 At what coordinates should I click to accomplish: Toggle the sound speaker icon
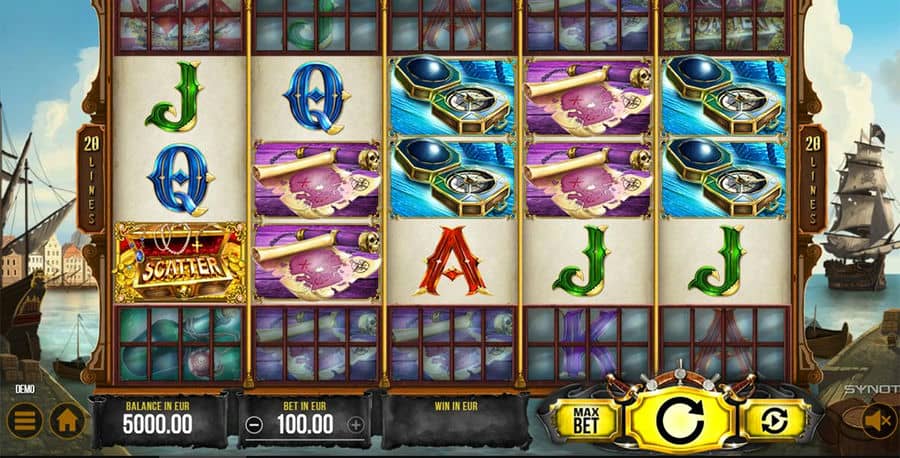point(878,421)
